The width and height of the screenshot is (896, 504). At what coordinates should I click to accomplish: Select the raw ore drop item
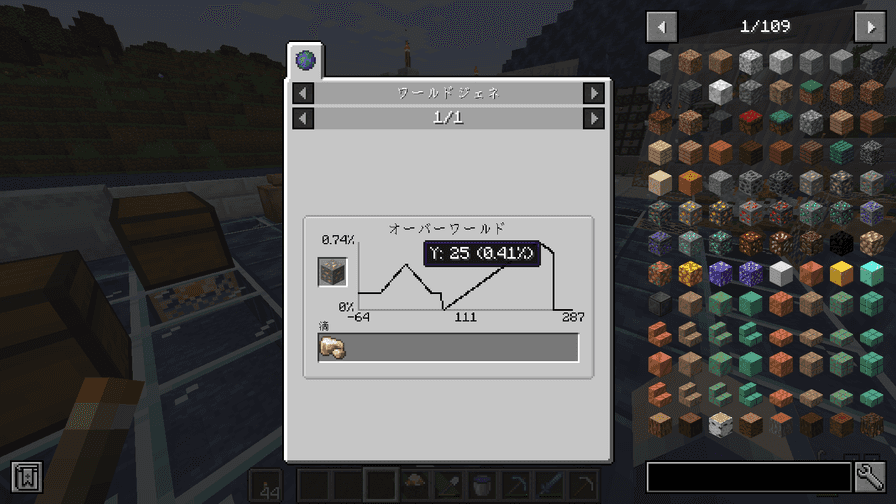click(332, 348)
